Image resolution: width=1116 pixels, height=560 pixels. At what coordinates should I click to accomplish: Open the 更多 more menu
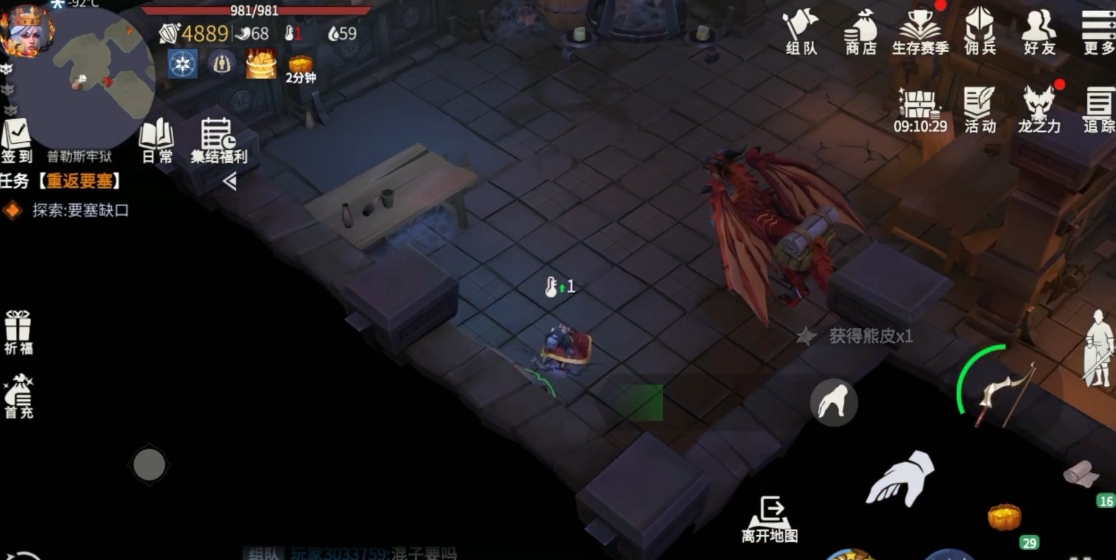pos(1098,30)
